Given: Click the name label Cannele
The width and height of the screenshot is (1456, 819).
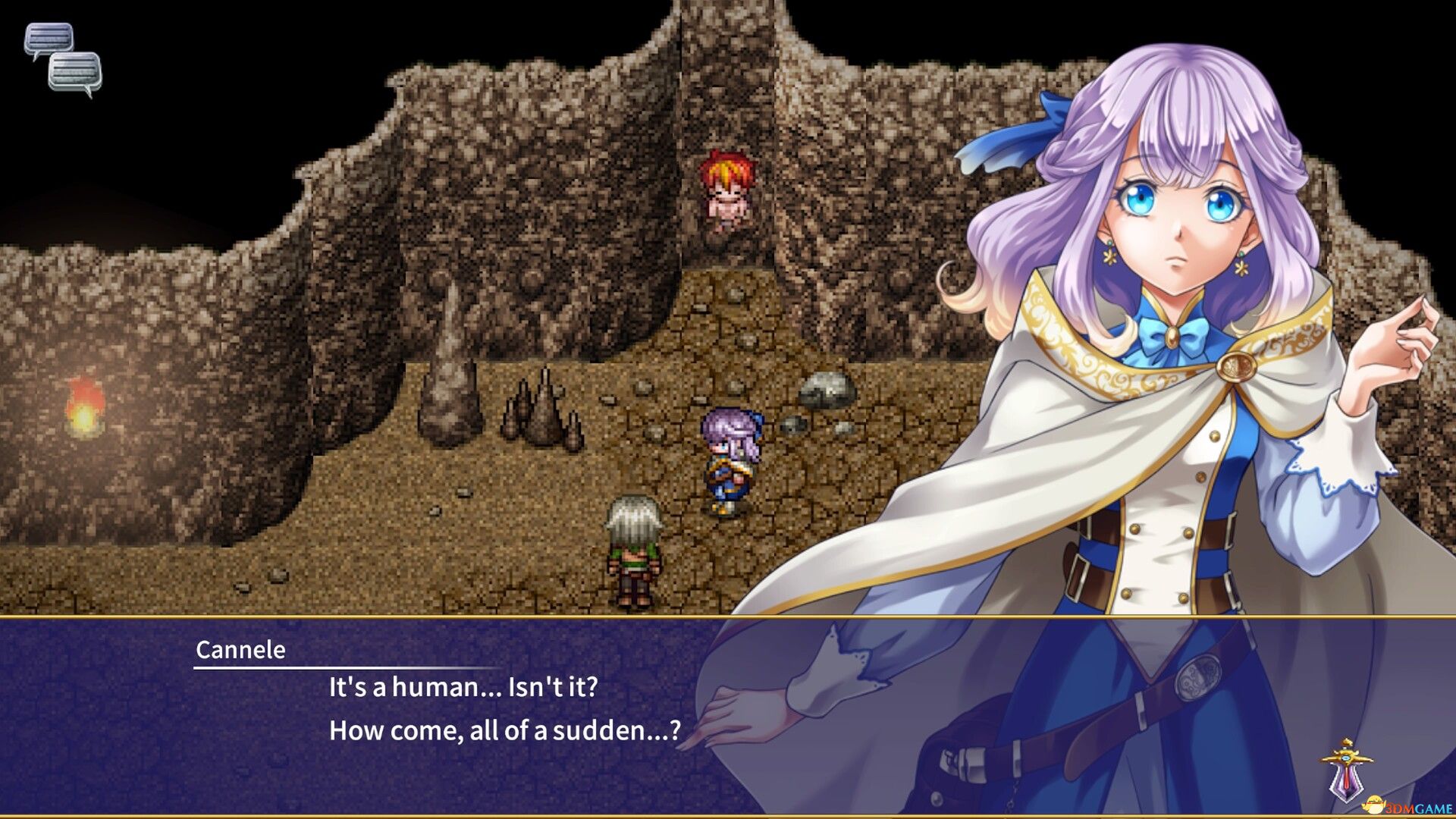Looking at the screenshot, I should click(x=240, y=650).
